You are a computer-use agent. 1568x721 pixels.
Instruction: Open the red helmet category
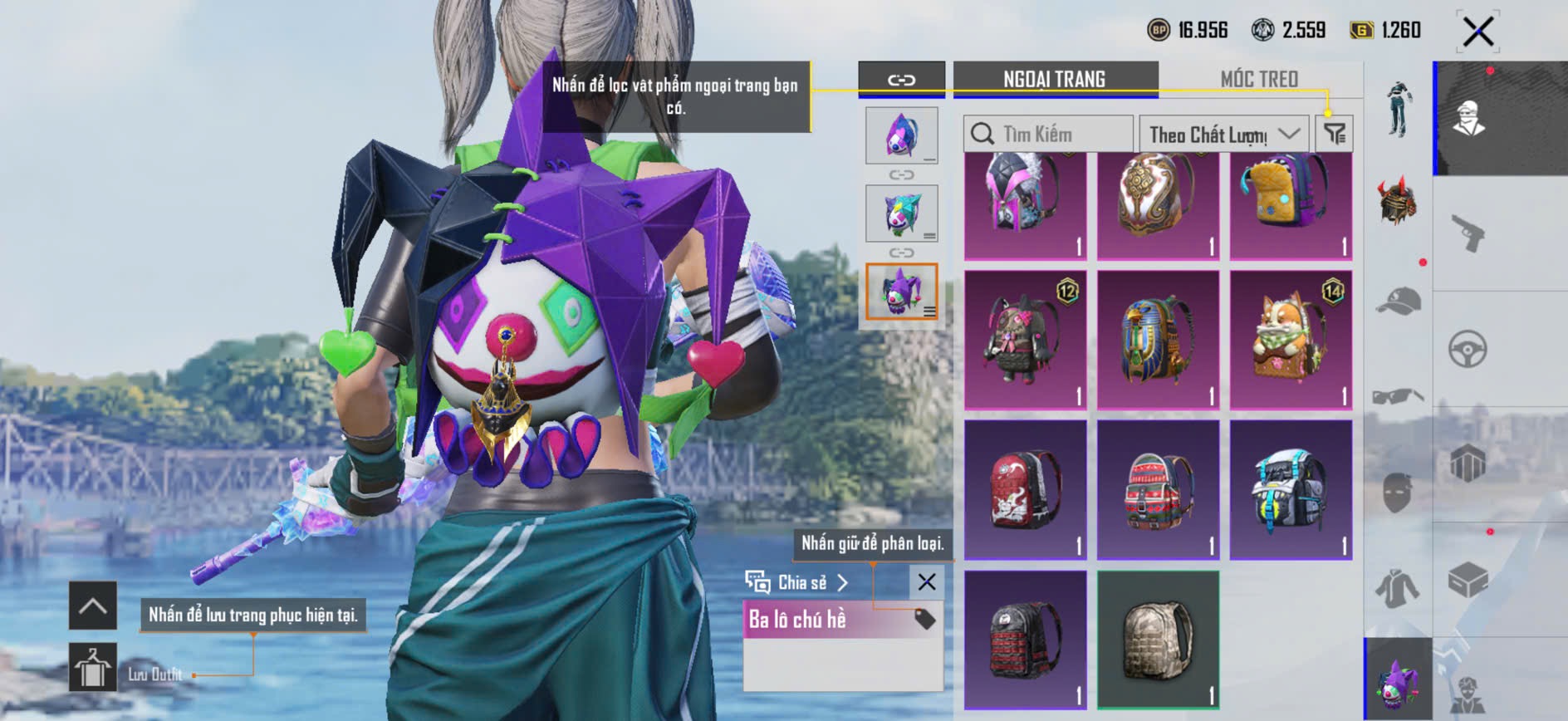click(x=1399, y=200)
